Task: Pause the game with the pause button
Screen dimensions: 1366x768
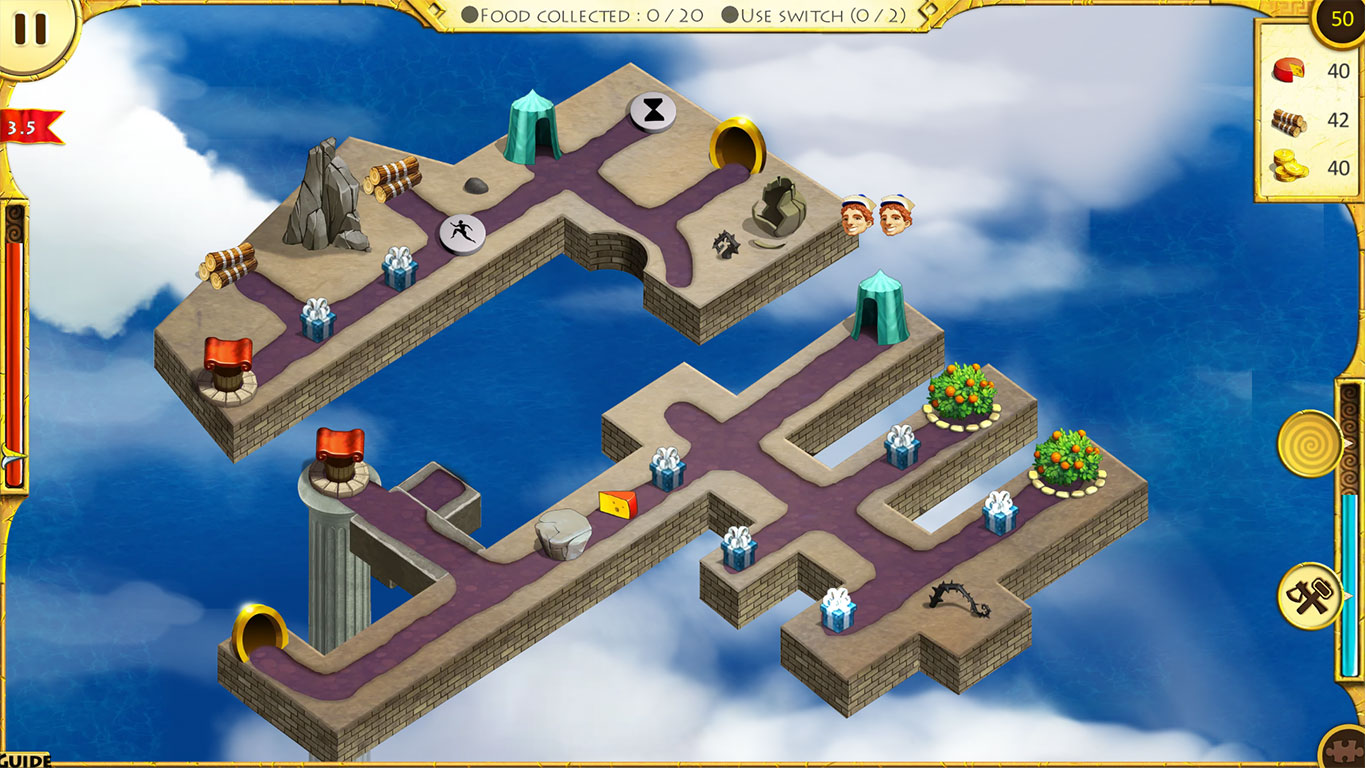Action: pyautogui.click(x=32, y=29)
